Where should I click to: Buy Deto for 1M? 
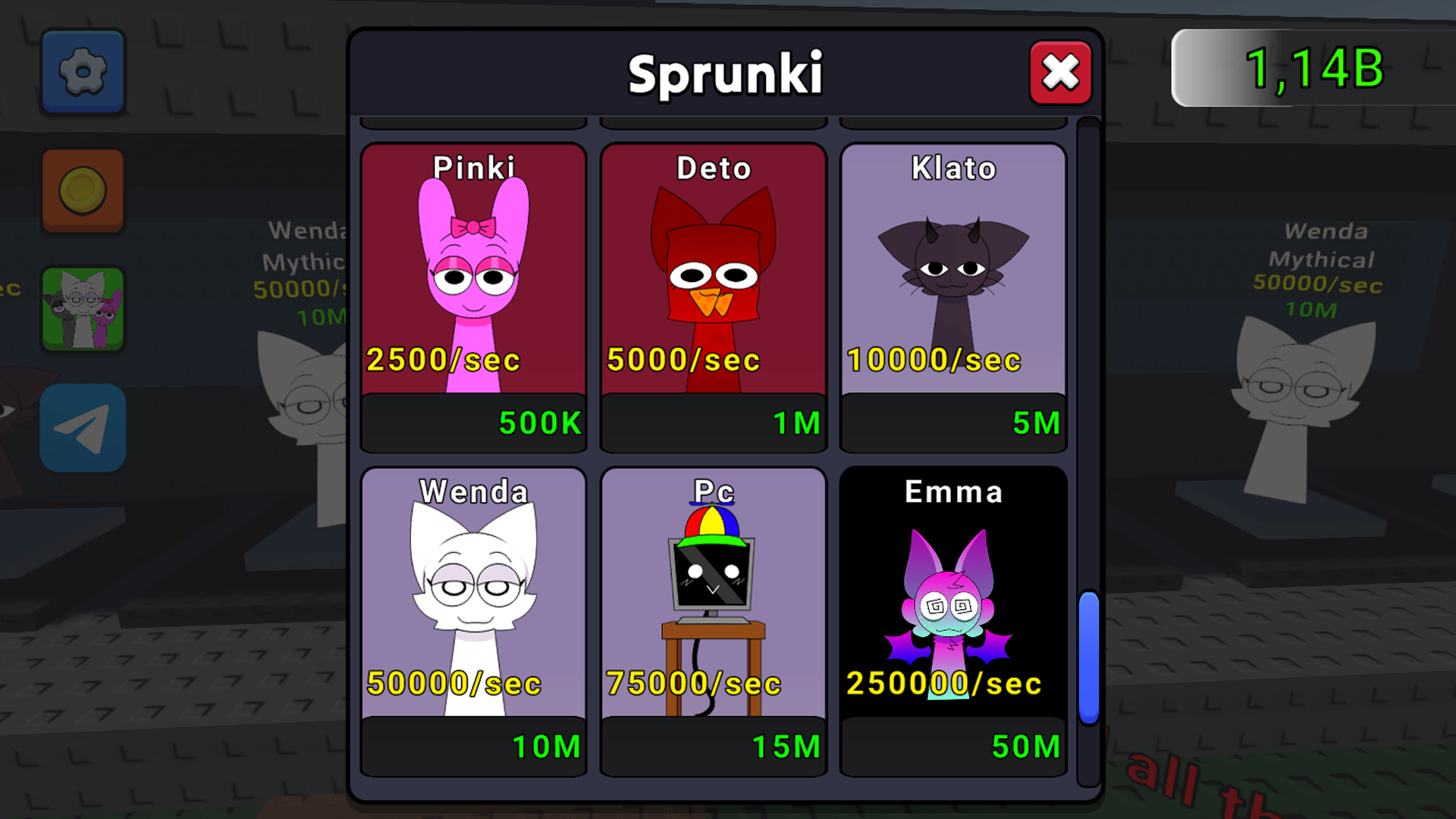click(713, 423)
